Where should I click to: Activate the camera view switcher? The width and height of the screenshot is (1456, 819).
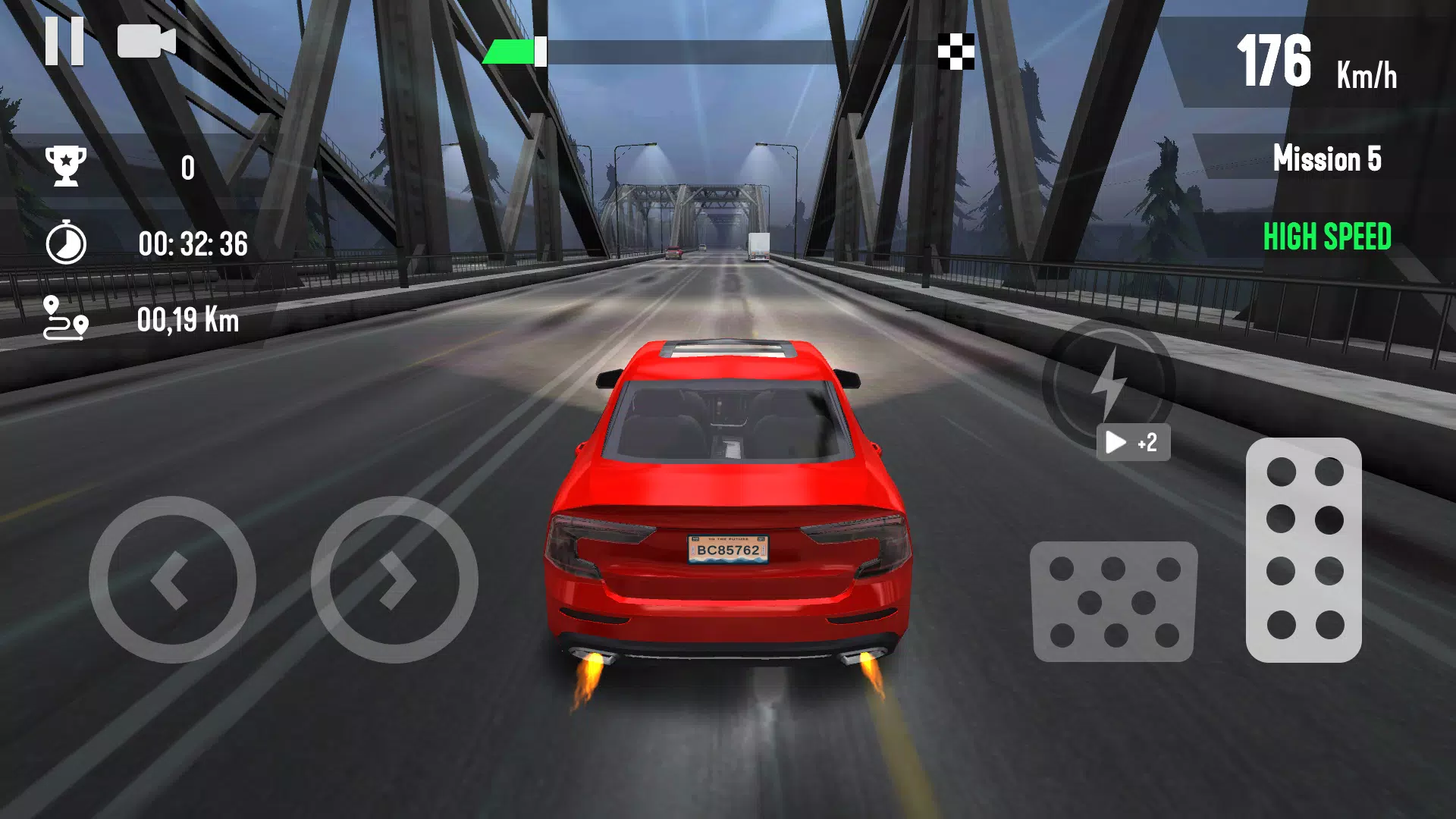146,42
